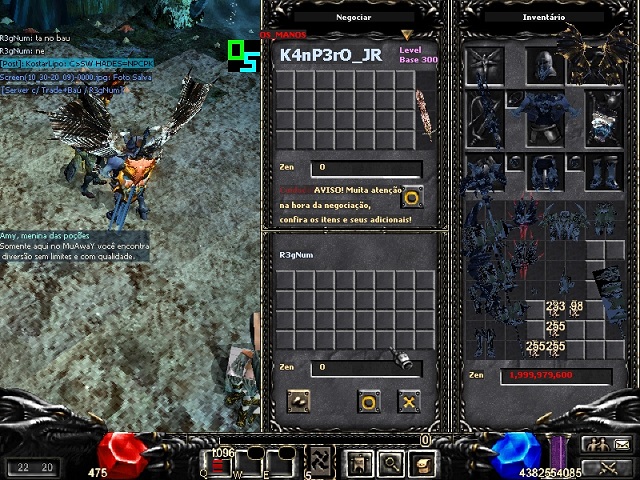Select the equipped helmet slot

click(543, 67)
